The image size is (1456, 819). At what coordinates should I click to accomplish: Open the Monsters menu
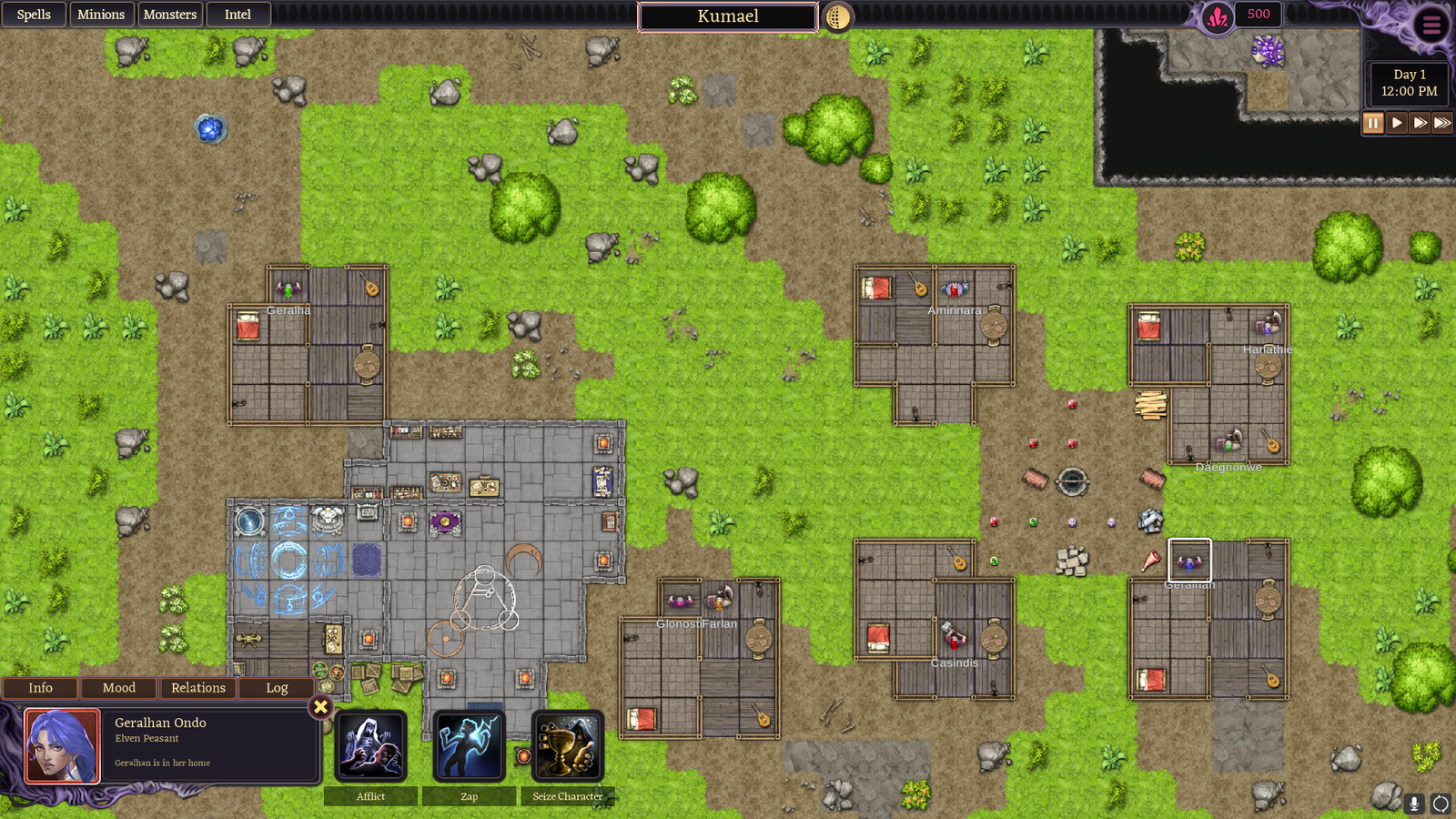pyautogui.click(x=170, y=15)
